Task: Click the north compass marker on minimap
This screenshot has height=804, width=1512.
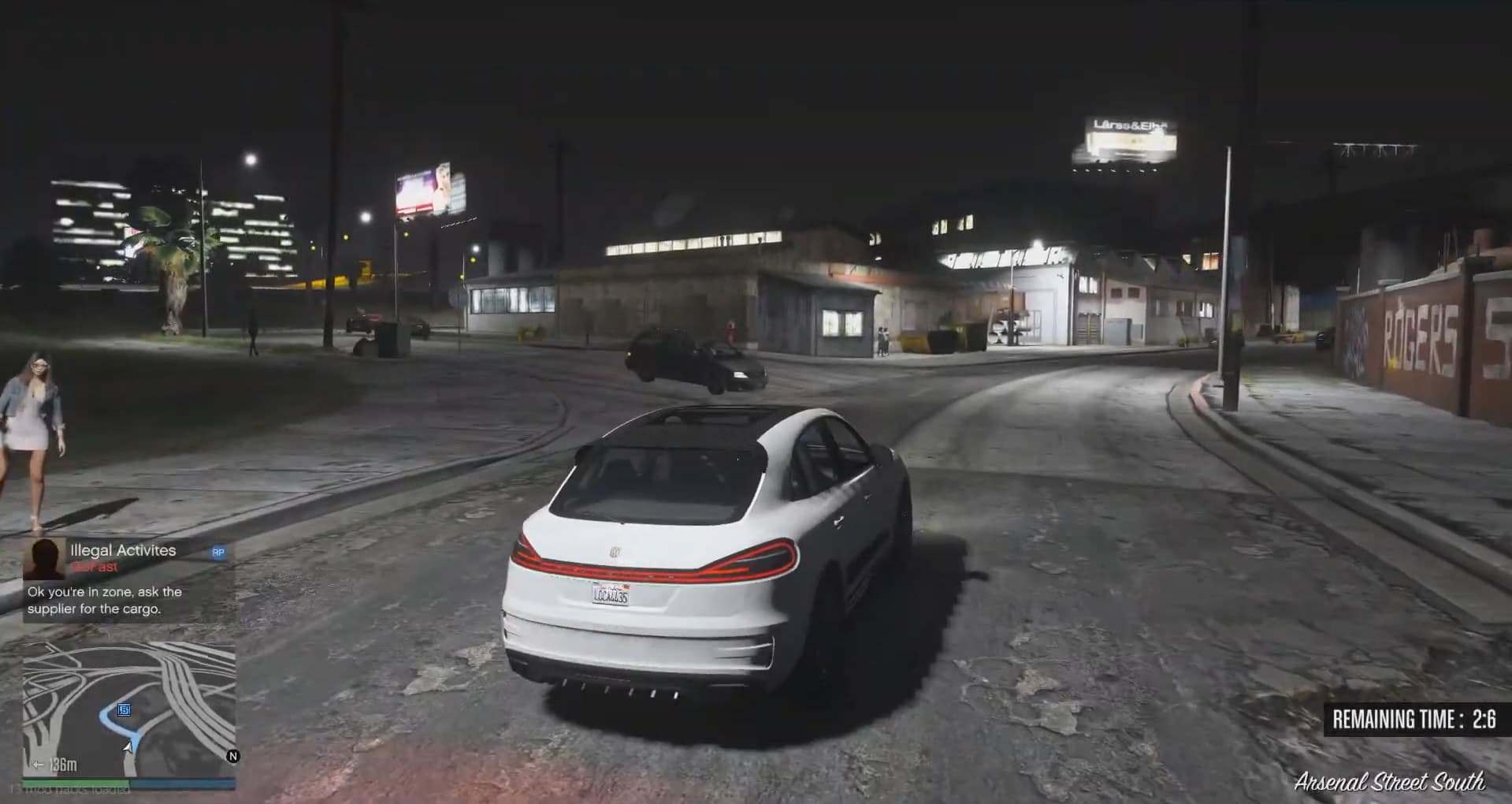Action: point(232,756)
